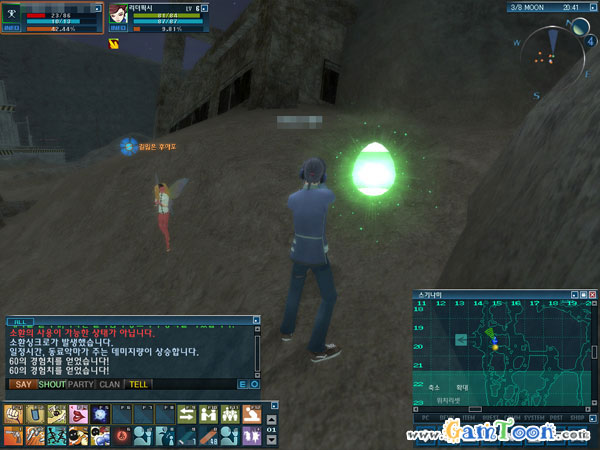
Task: Choose the PARTY chat channel
Action: click(81, 384)
